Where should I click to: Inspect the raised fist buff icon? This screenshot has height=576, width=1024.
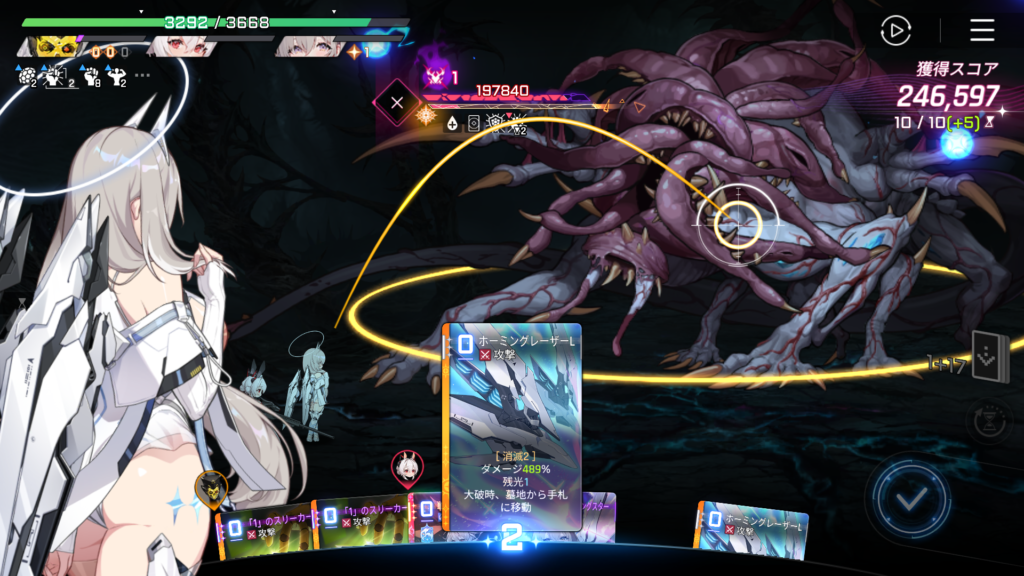91,75
